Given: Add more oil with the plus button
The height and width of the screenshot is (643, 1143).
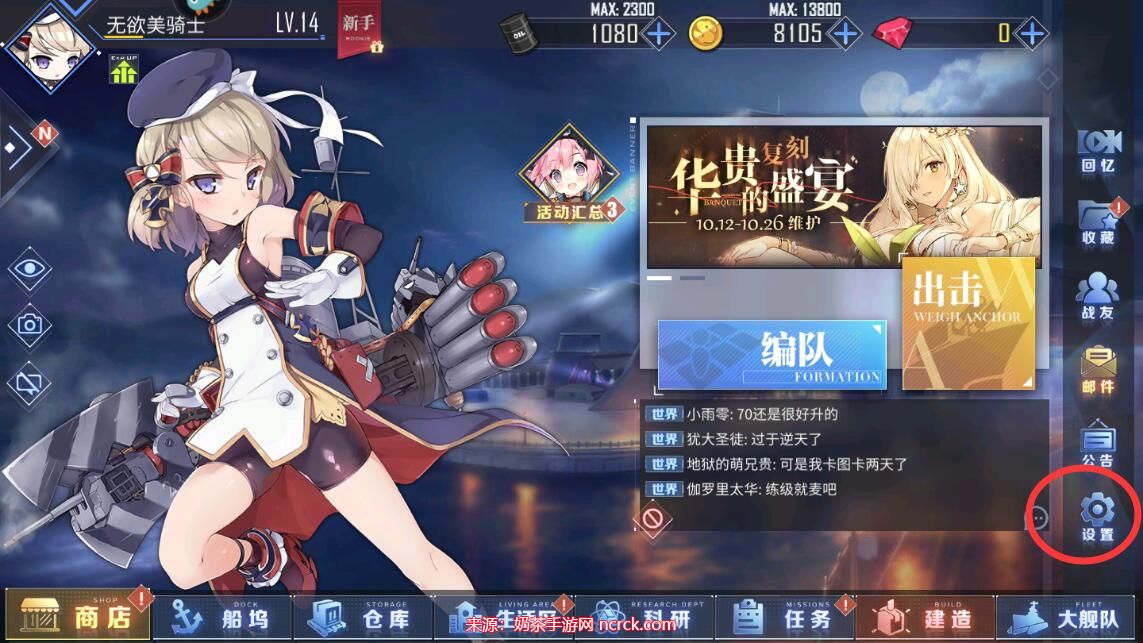Looking at the screenshot, I should click(657, 33).
